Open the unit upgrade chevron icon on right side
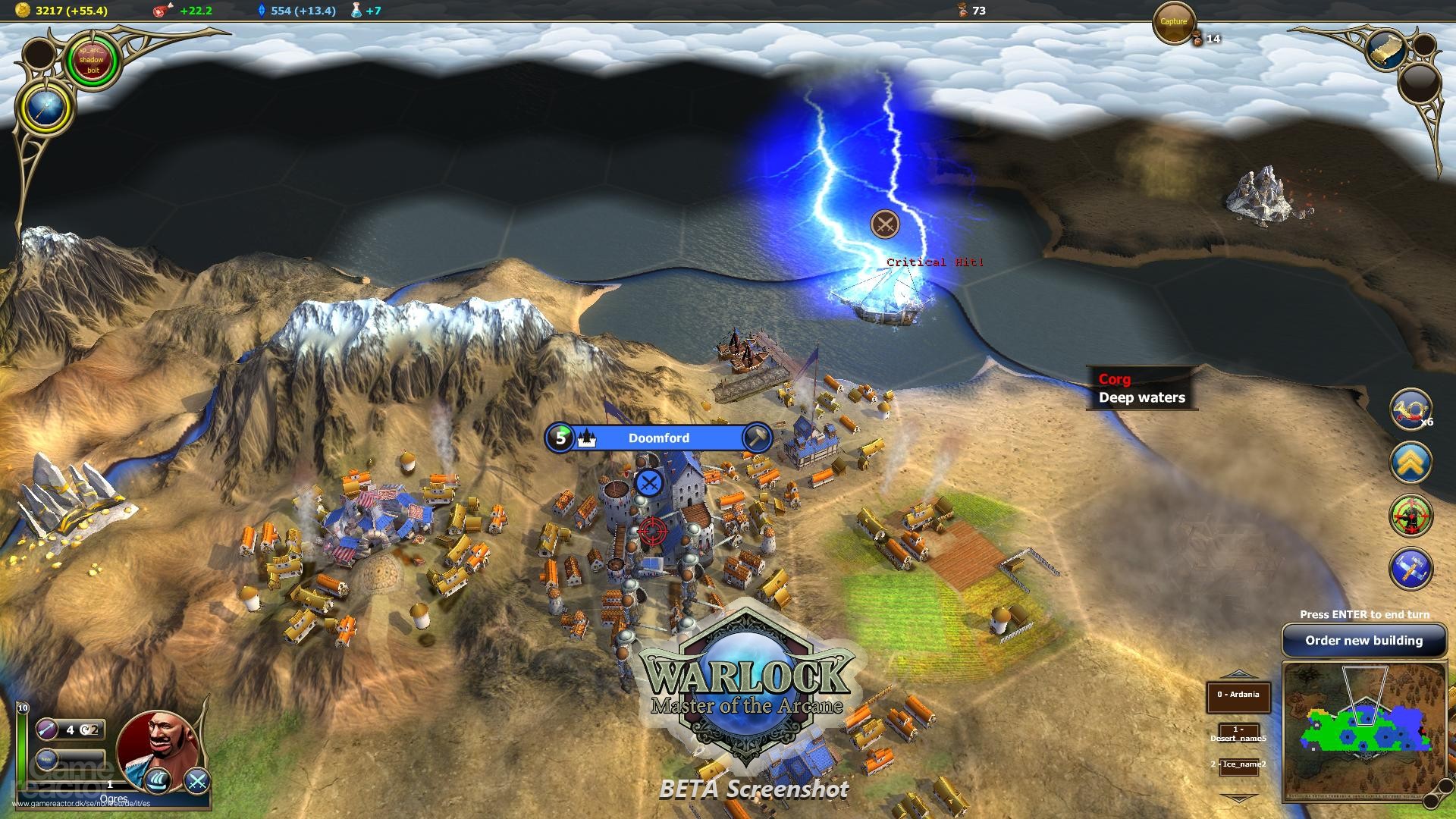This screenshot has width=1456, height=819. [x=1410, y=460]
